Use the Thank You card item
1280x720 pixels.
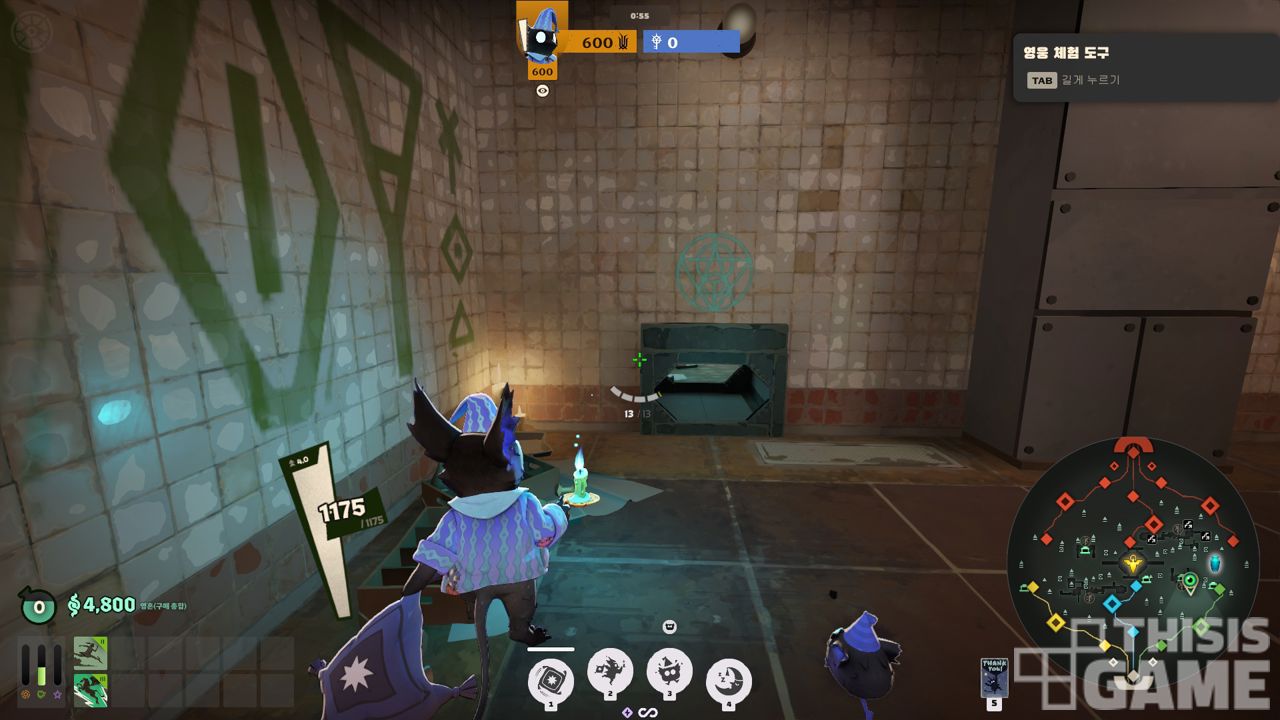[994, 676]
